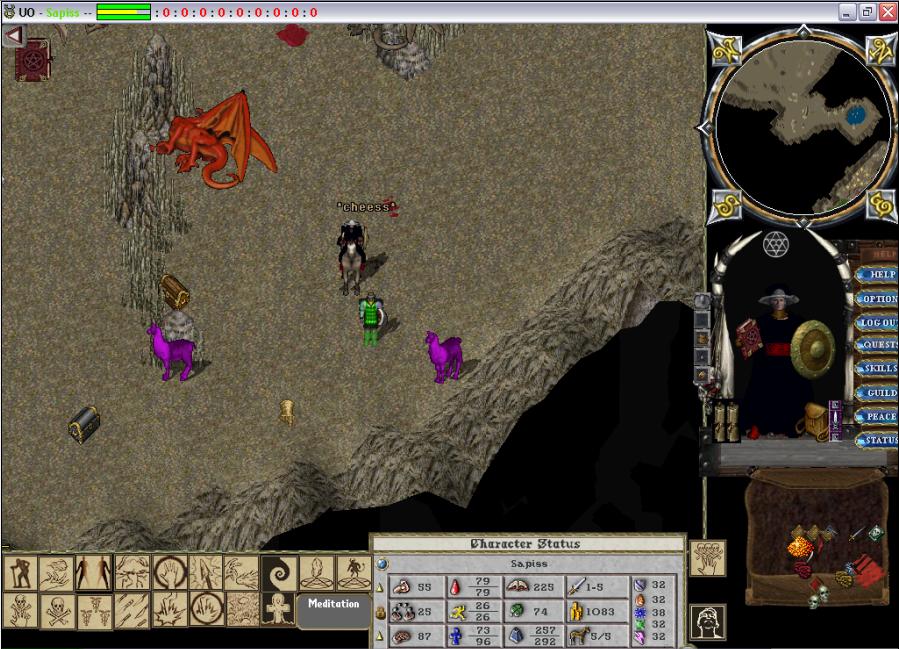The height and width of the screenshot is (649, 899).
Task: Open the Status window from paperdoll
Action: 879,440
